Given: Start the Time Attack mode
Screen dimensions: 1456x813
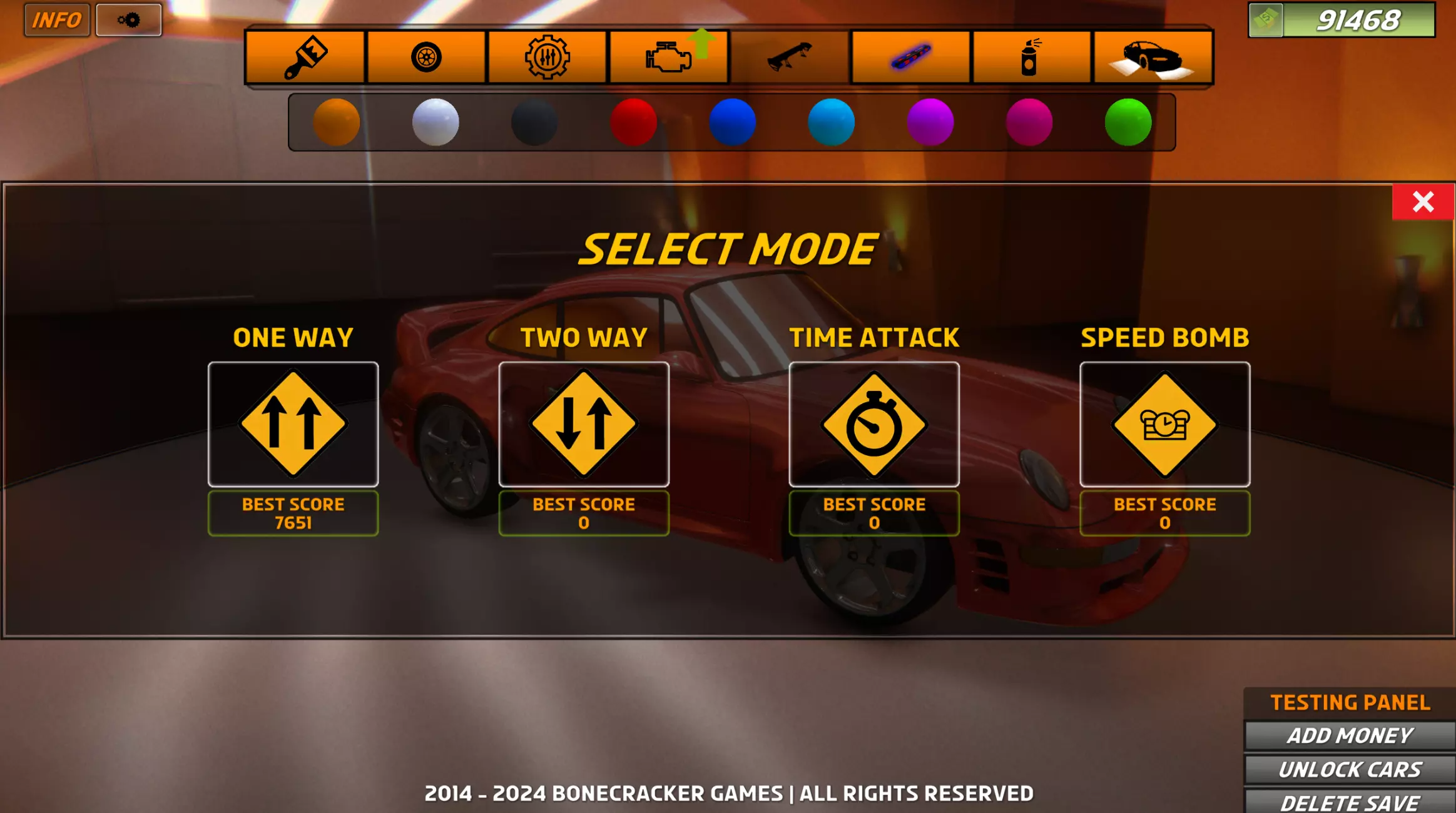Looking at the screenshot, I should pos(873,424).
